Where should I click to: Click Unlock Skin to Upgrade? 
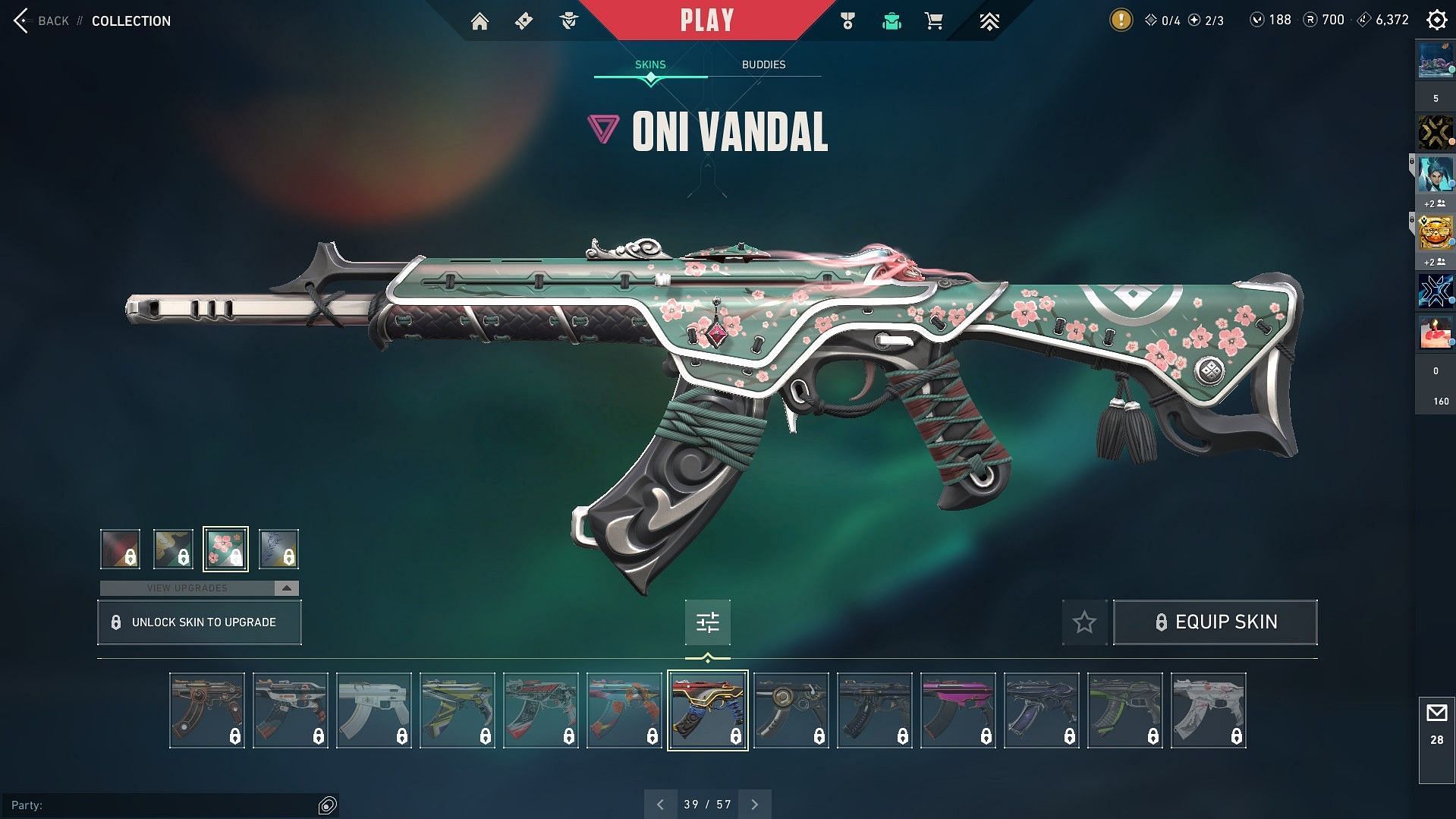coord(200,622)
